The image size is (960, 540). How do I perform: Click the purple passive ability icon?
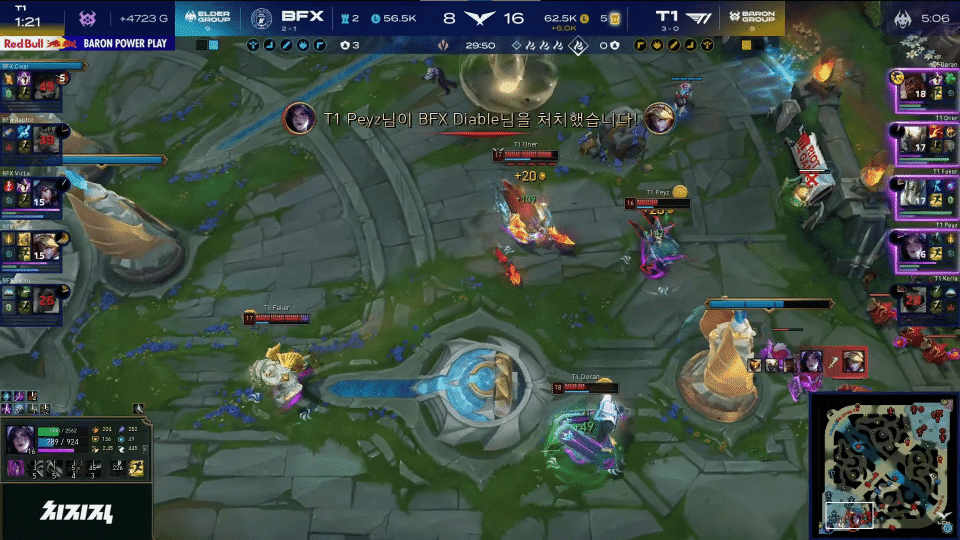coord(17,468)
